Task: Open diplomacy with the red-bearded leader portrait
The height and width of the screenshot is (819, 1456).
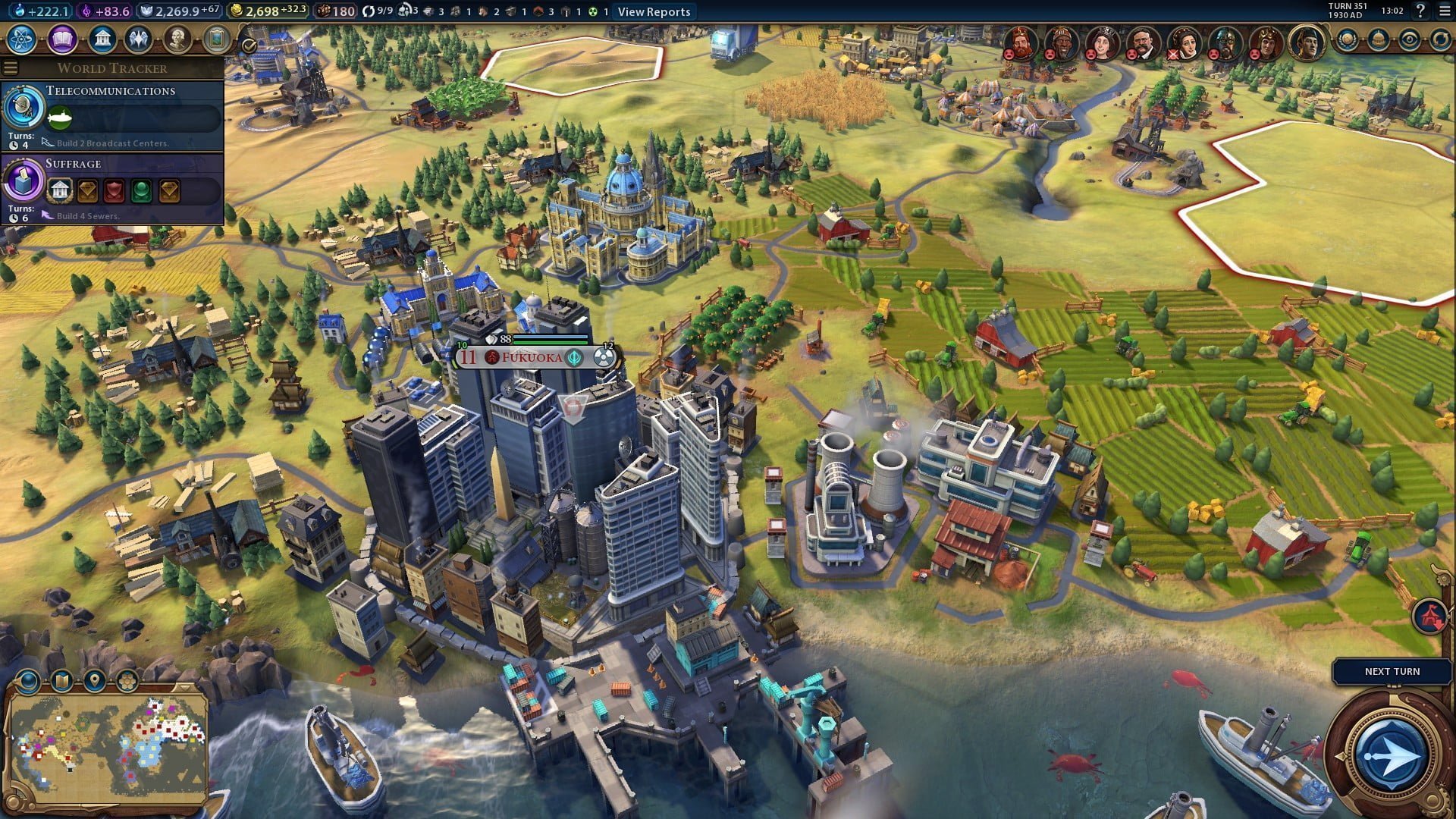Action: coord(1021,42)
